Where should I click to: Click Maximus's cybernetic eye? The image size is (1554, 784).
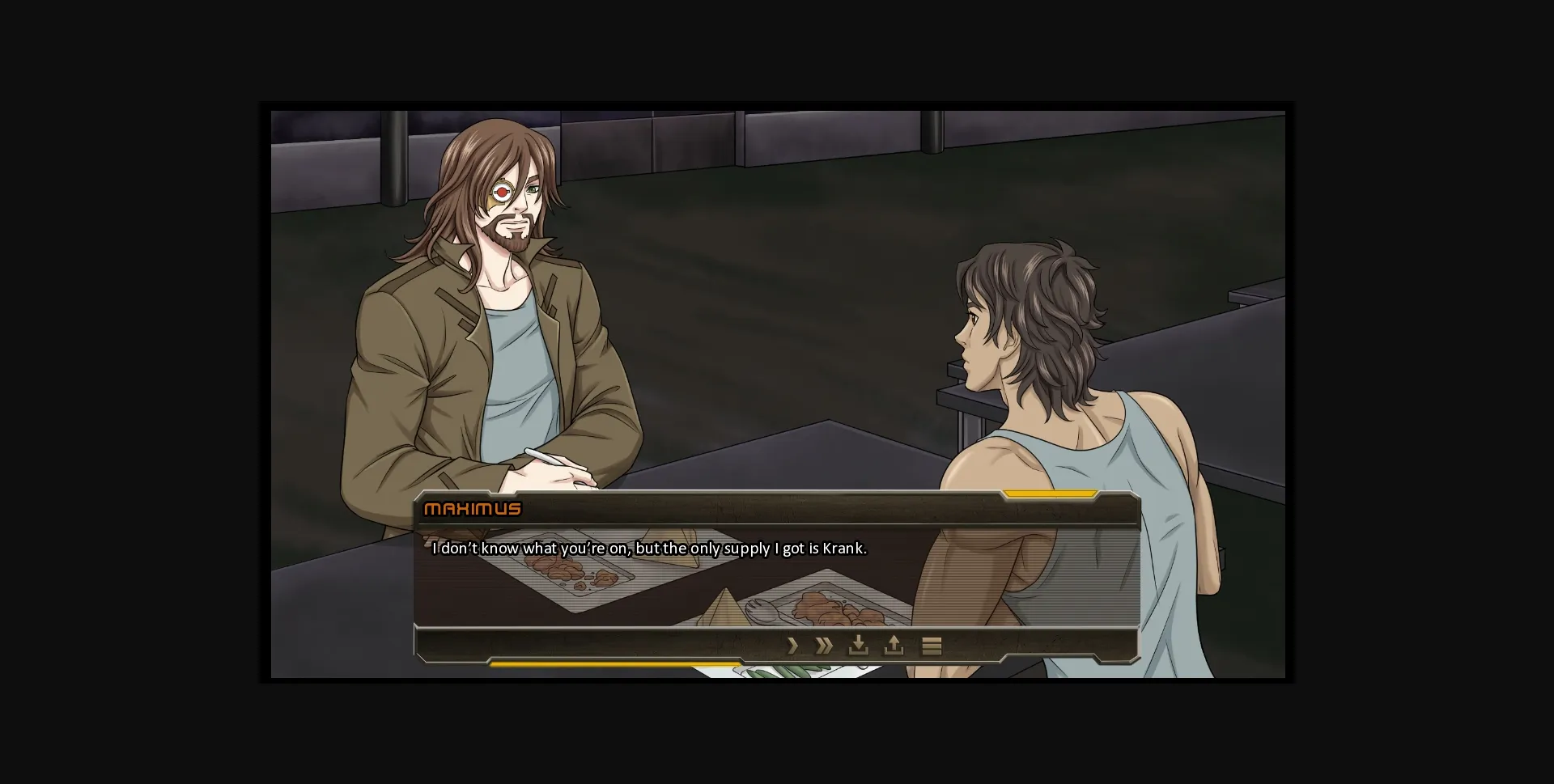(502, 191)
